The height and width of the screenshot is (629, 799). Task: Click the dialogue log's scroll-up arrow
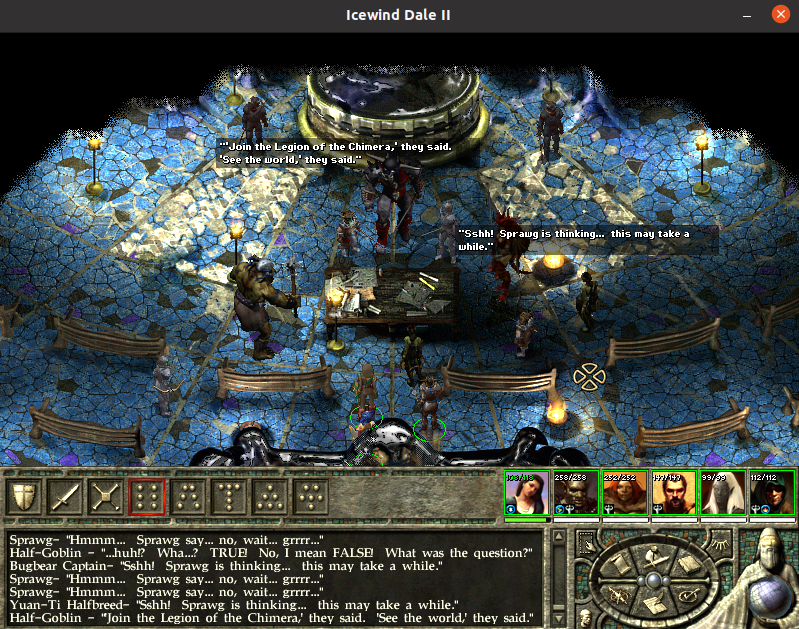pyautogui.click(x=559, y=538)
